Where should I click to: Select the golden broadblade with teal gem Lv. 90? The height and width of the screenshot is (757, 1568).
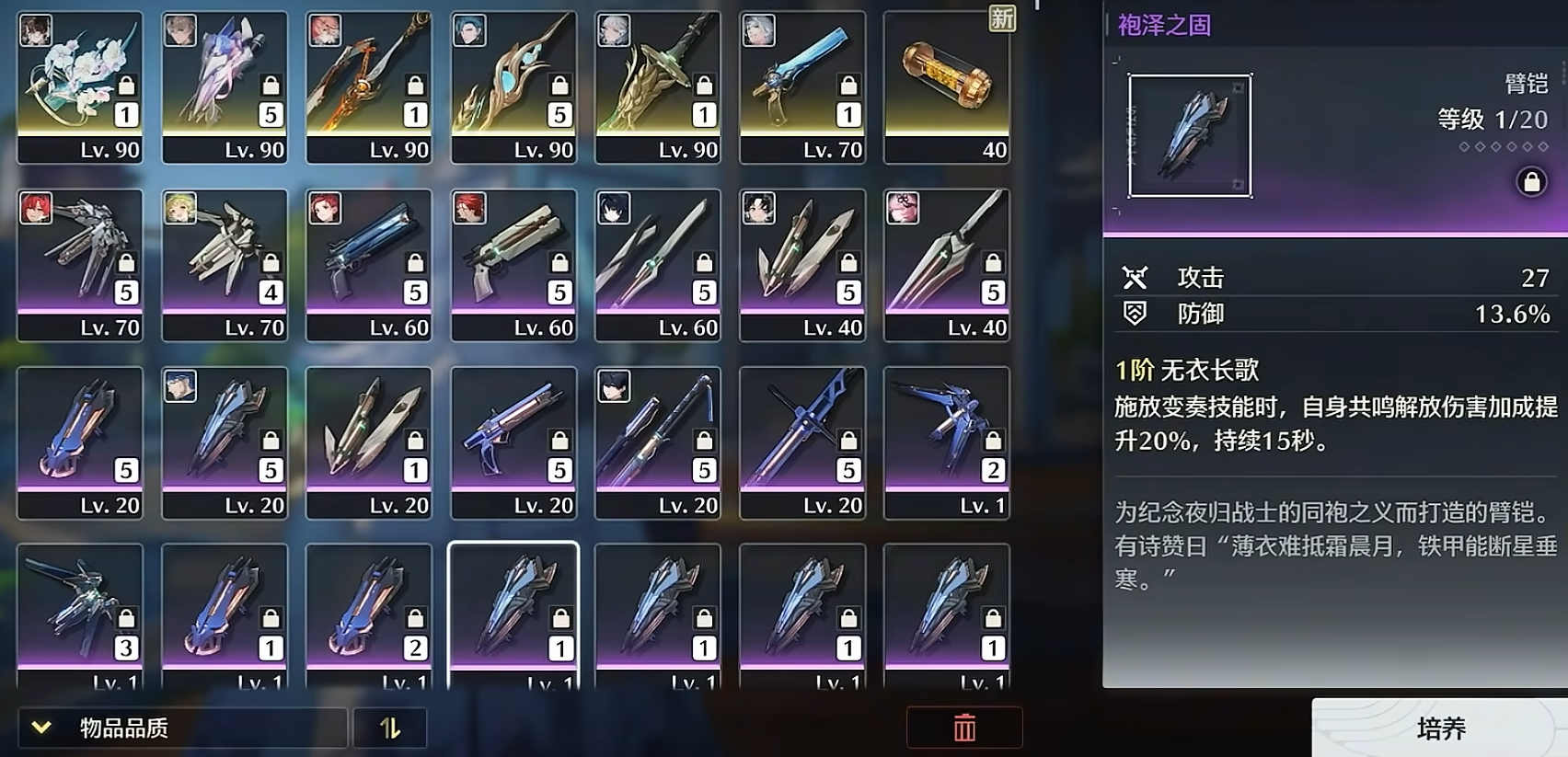click(x=513, y=87)
